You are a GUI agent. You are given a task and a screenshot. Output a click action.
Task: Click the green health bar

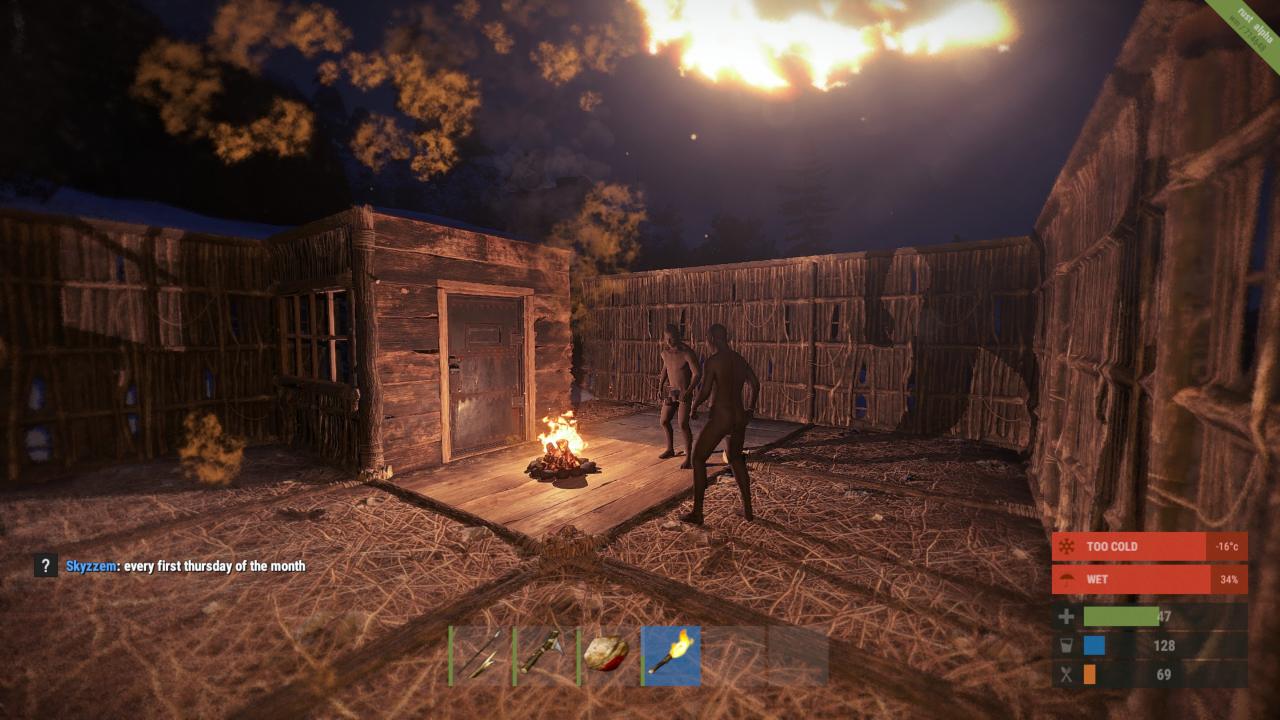click(x=1120, y=616)
